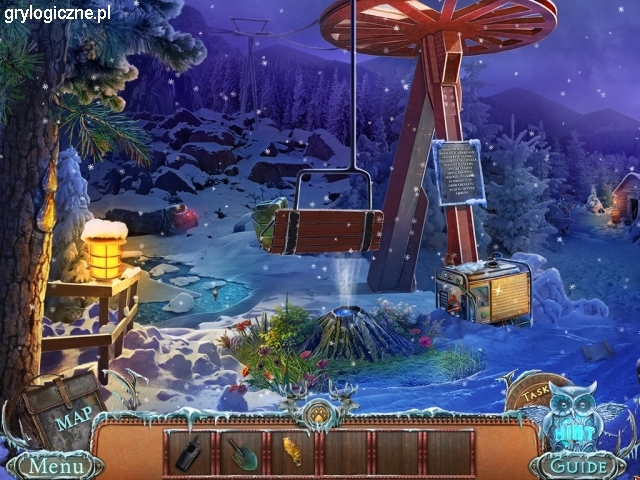Select the shovel inventory item
The width and height of the screenshot is (640, 480).
pyautogui.click(x=241, y=452)
